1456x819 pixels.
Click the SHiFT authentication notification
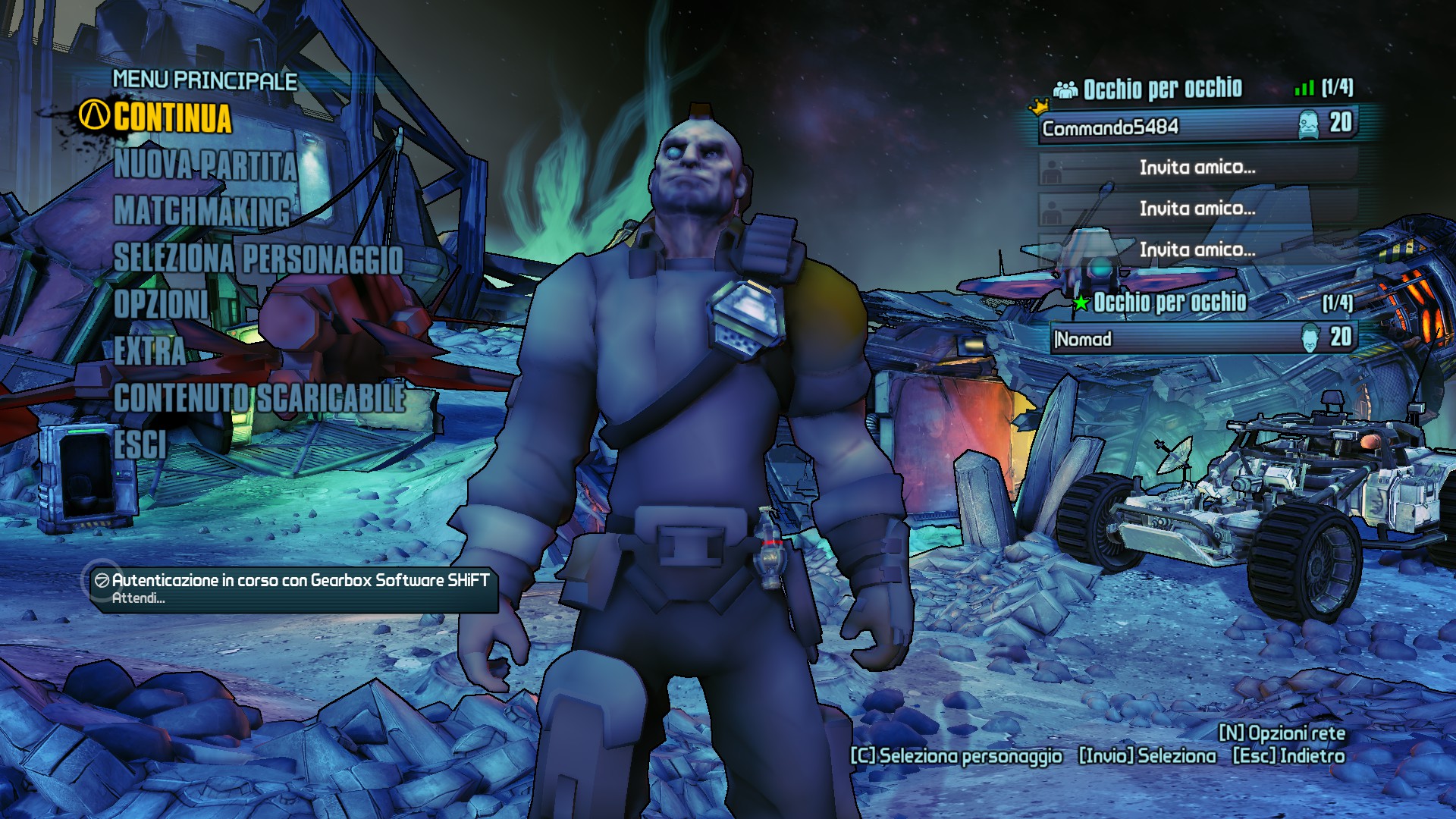[x=294, y=588]
